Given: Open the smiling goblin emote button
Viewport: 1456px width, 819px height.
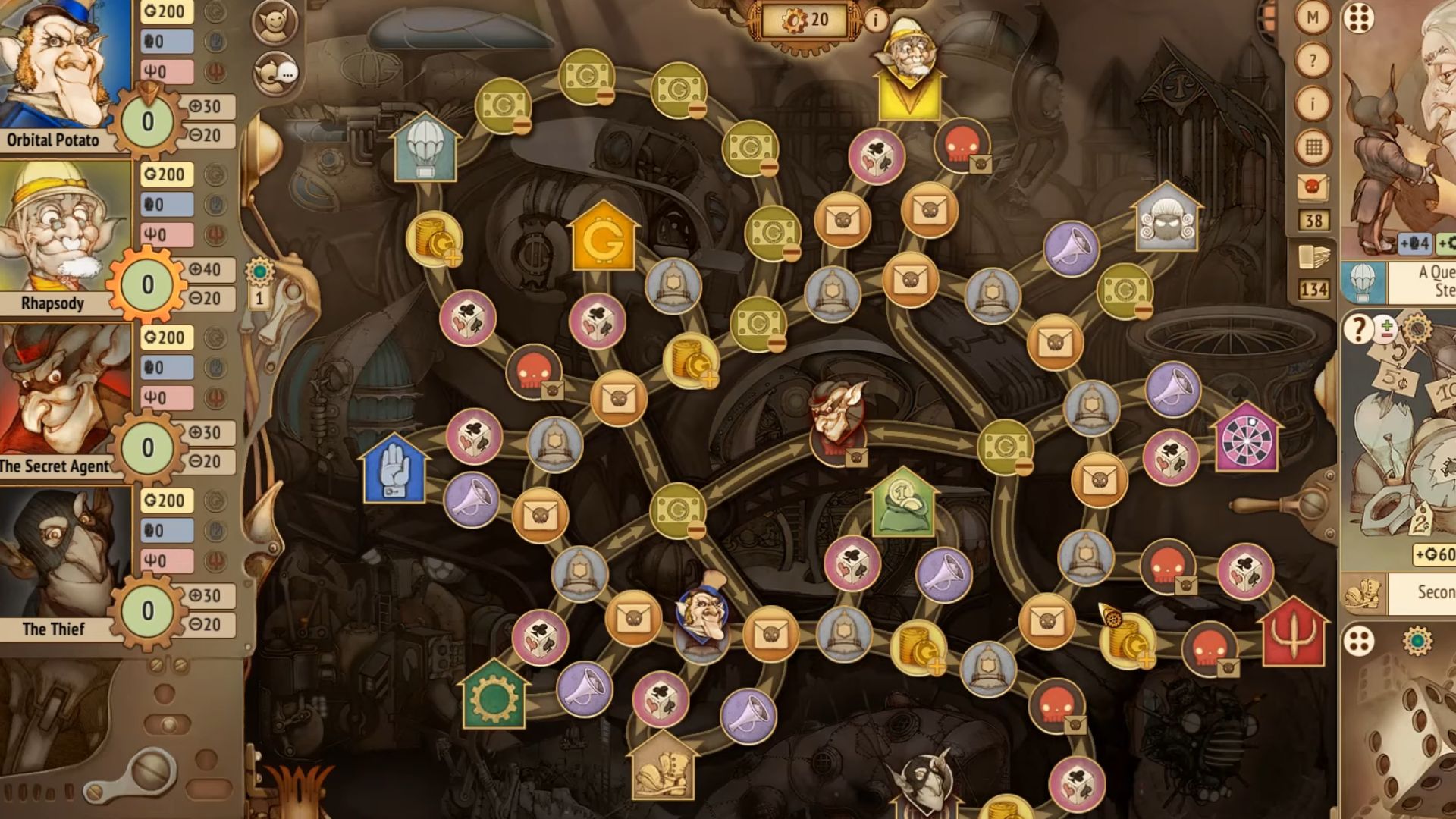Looking at the screenshot, I should (x=274, y=23).
